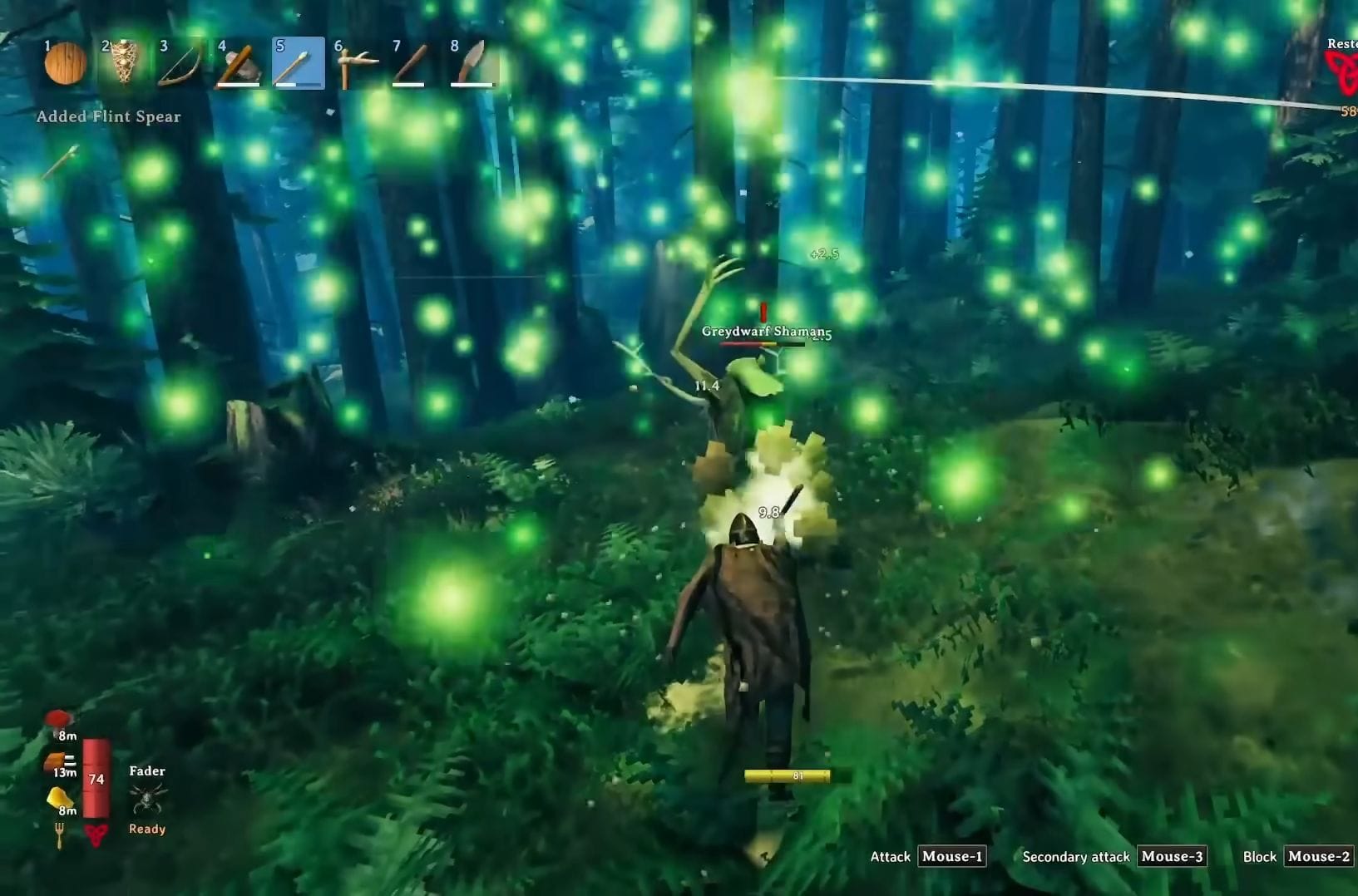The width and height of the screenshot is (1358, 896).
Task: Click the red health bar showing 74
Action: 96,777
